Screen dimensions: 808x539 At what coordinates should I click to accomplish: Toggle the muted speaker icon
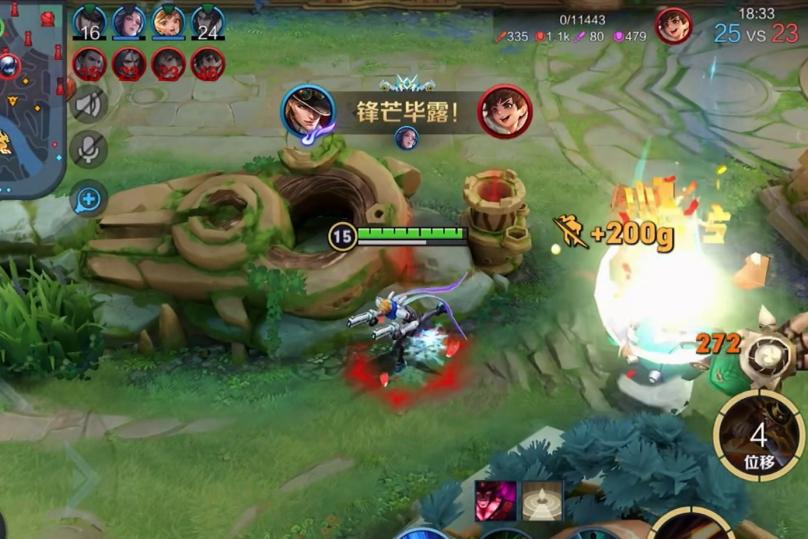(89, 105)
